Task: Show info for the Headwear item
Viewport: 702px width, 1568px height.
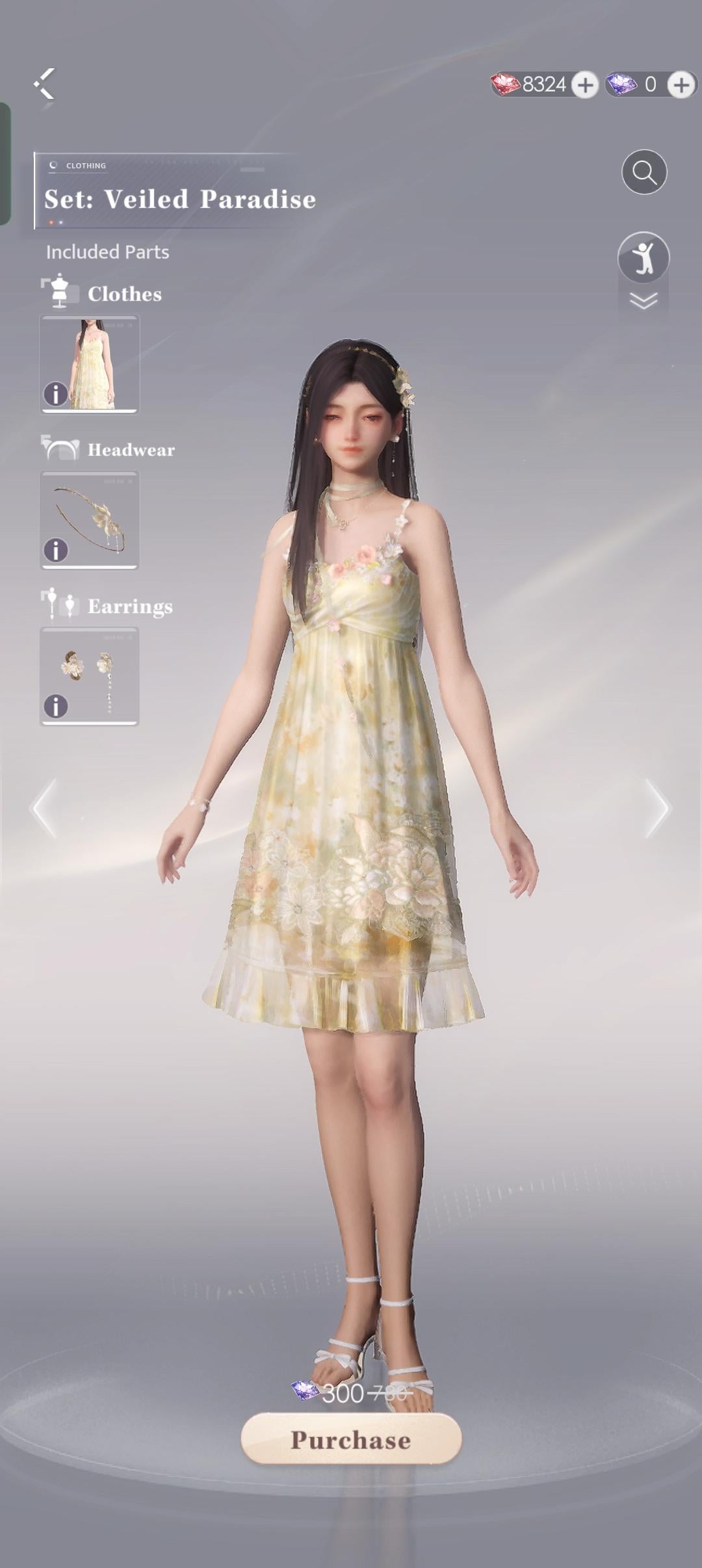Action: (x=56, y=550)
